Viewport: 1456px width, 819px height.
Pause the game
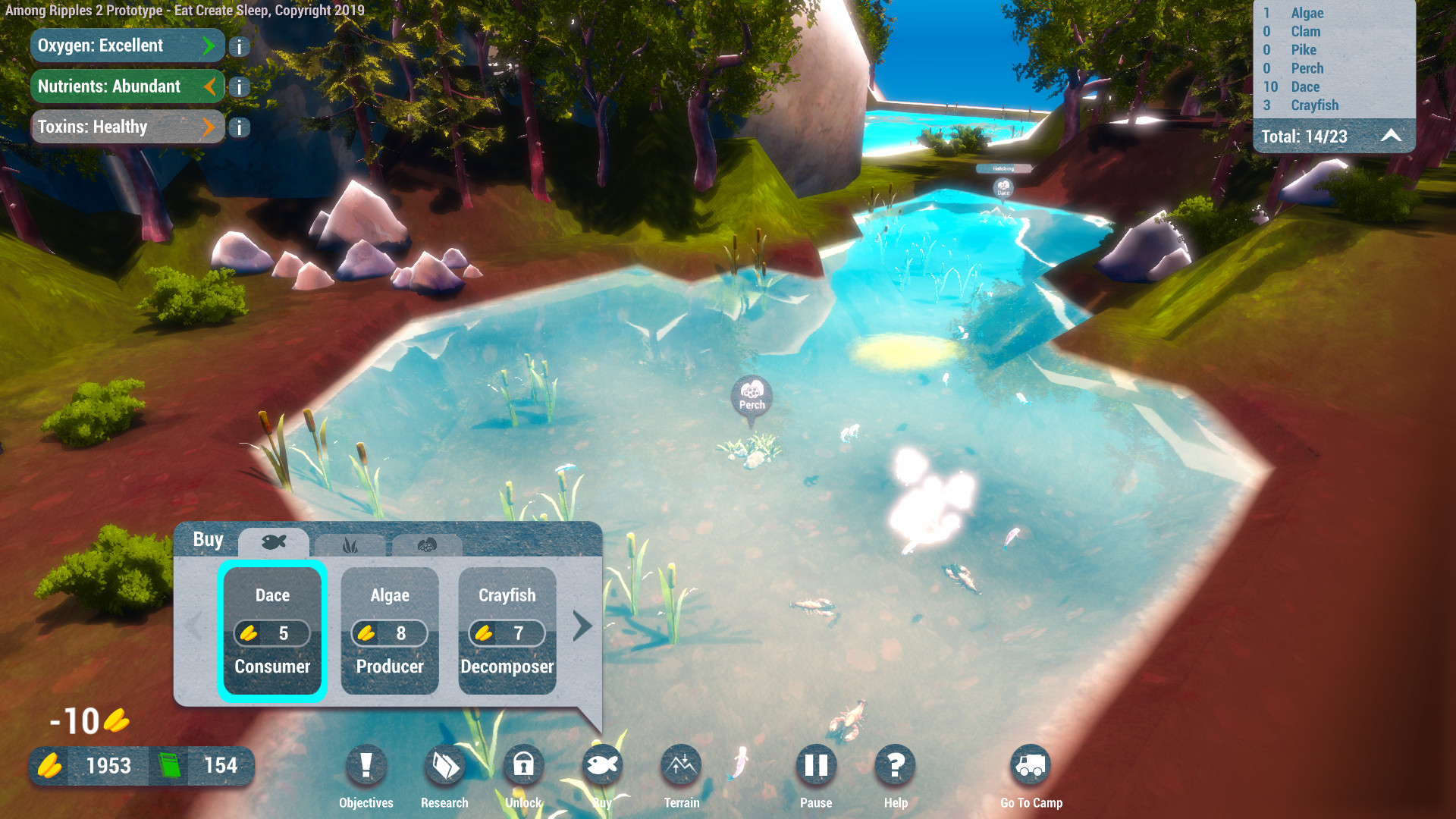(816, 766)
